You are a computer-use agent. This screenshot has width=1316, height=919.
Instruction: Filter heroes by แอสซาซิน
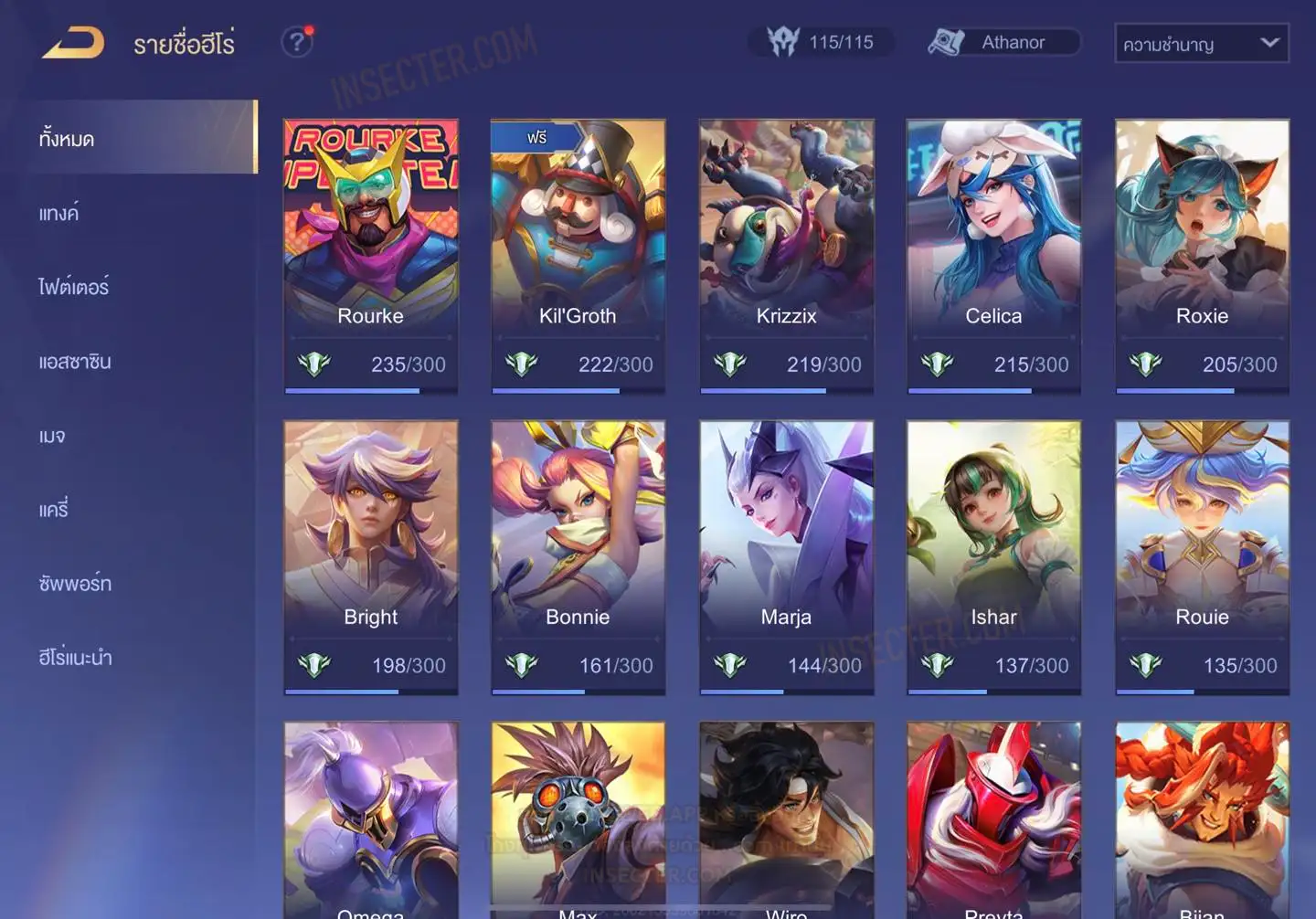pos(75,362)
